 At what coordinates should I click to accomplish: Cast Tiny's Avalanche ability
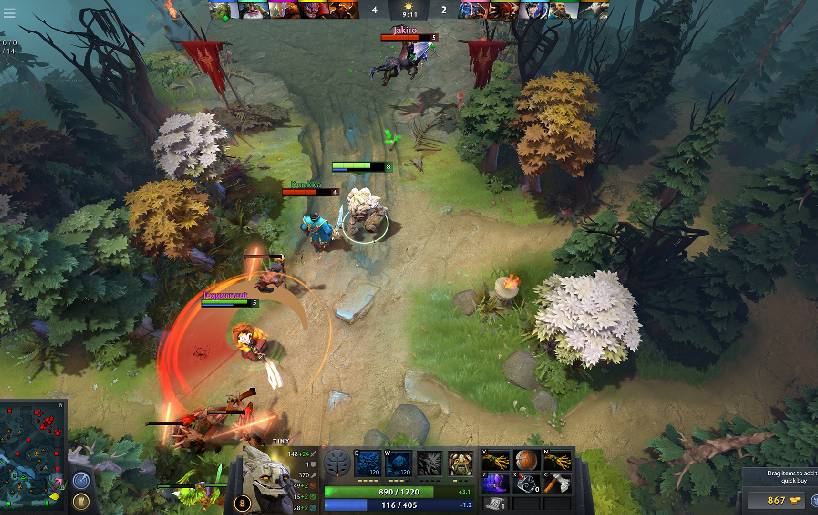(366, 462)
